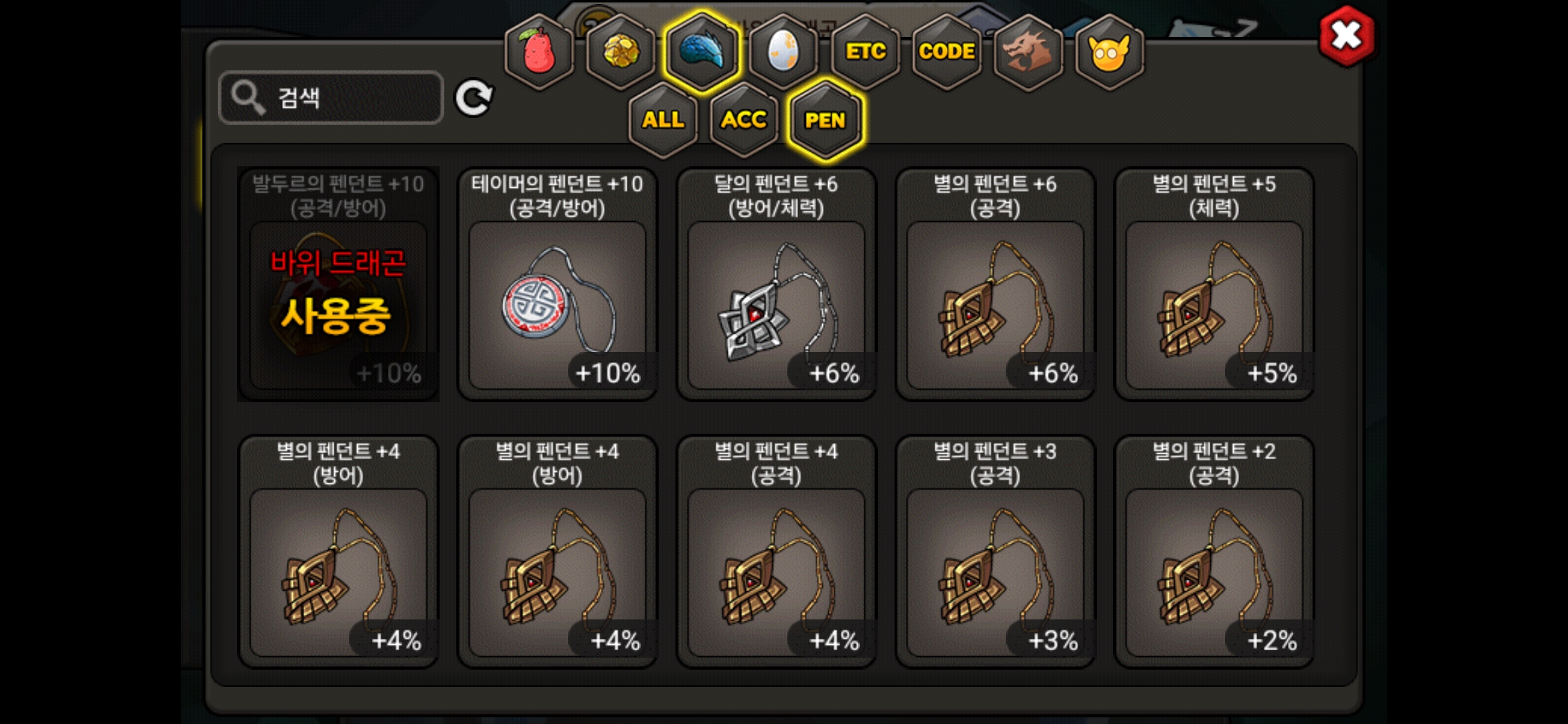Choose the silver 달의 펜던트 +6
The image size is (1568, 724).
tap(777, 285)
